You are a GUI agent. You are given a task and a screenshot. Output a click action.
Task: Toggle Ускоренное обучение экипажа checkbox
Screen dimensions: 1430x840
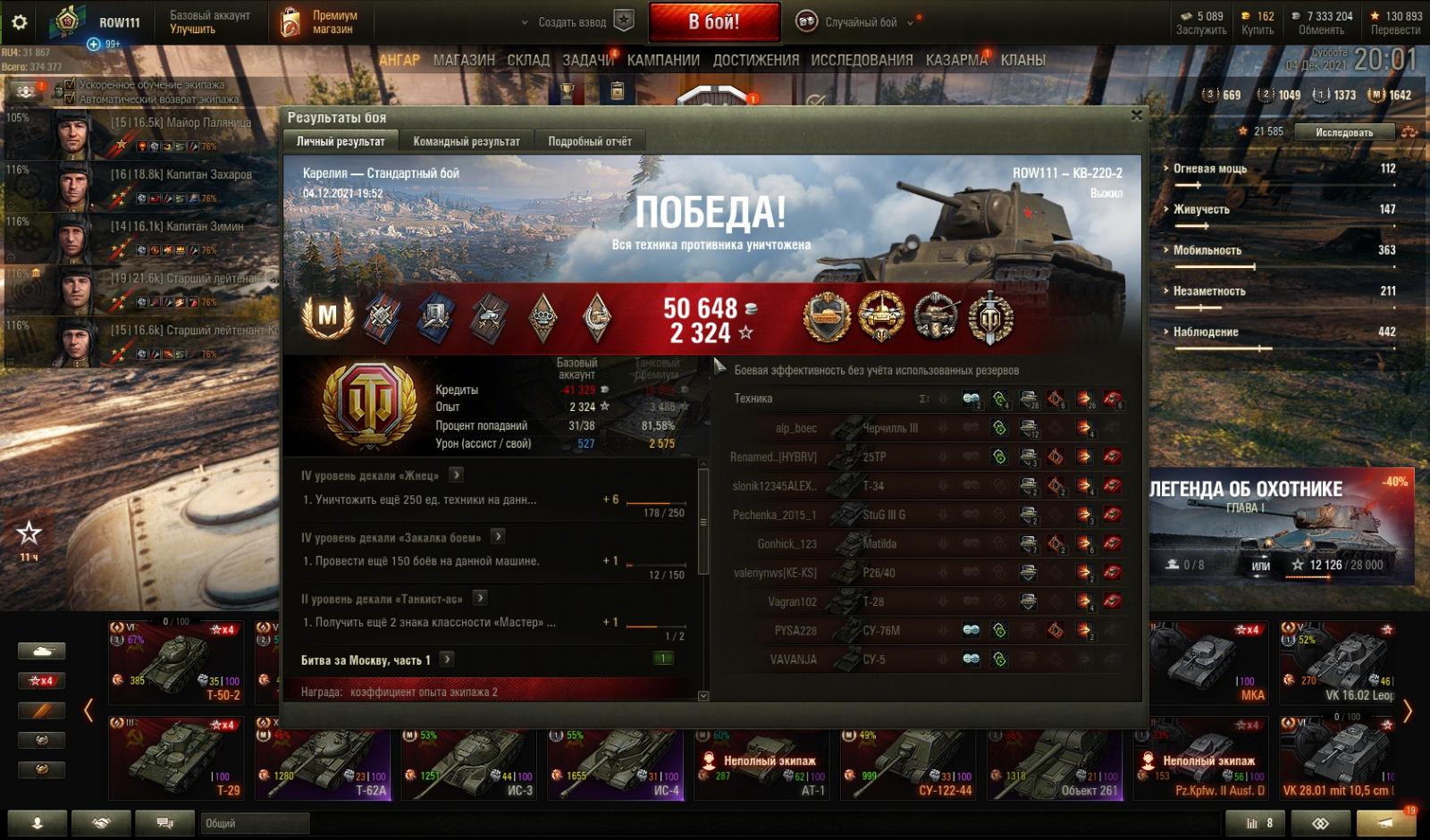point(70,85)
